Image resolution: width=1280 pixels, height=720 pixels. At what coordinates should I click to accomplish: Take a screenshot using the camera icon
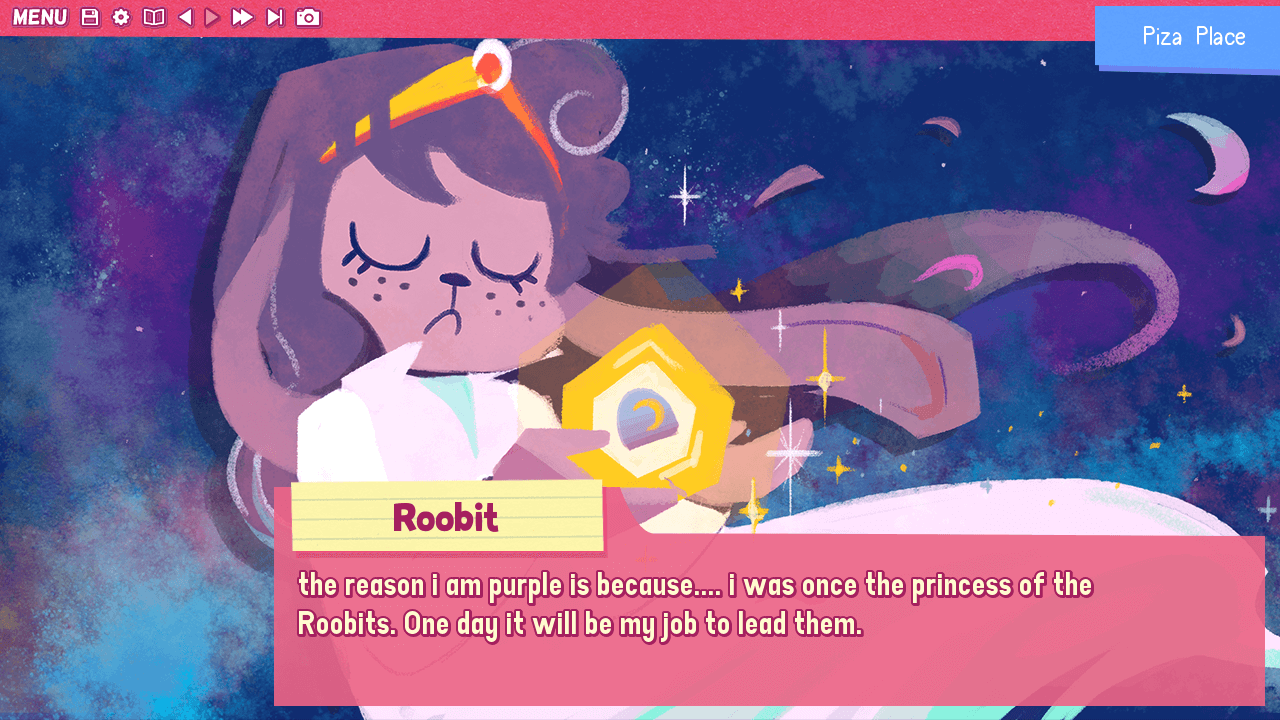coord(308,17)
